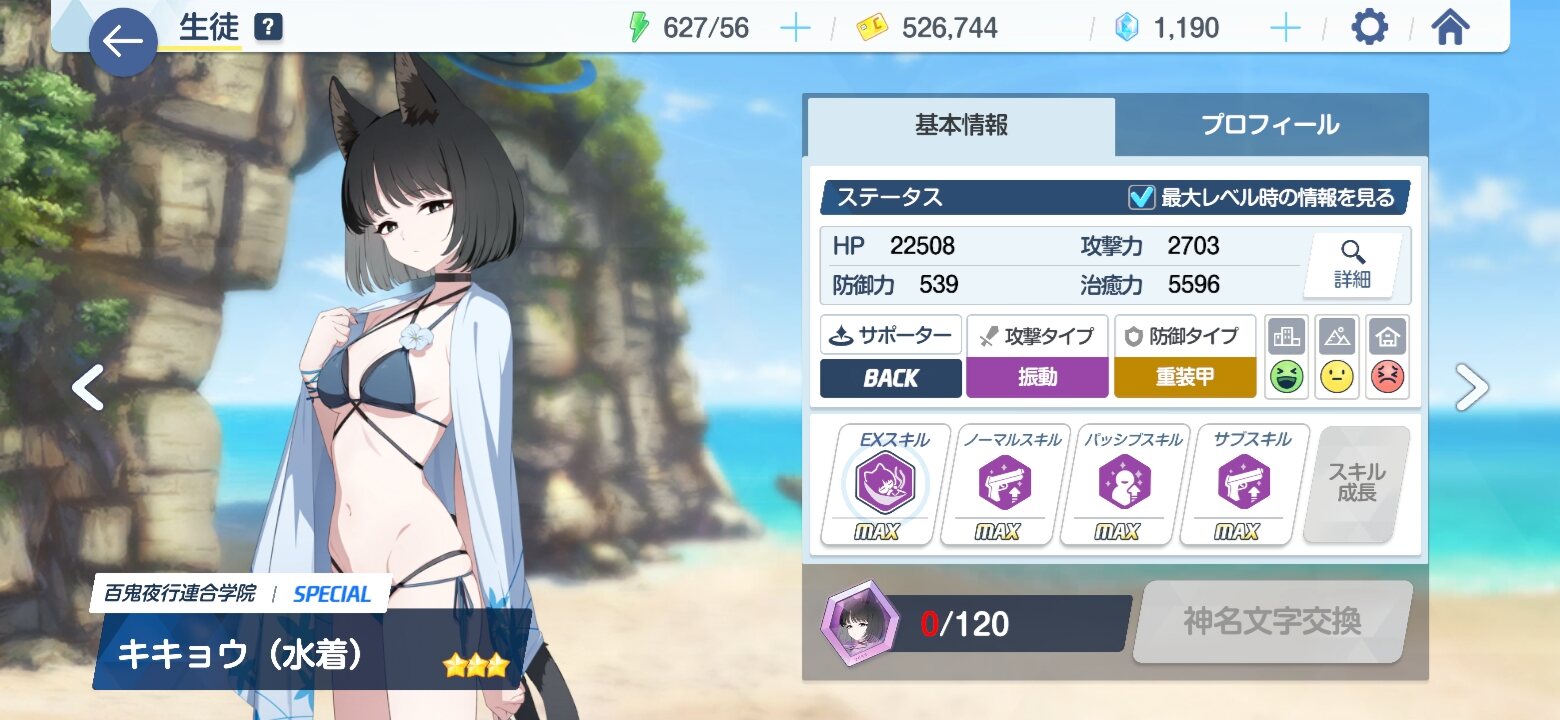This screenshot has width=1560, height=720.
Task: Toggle the 最大レベル時の情報を見る checkbox
Action: [1141, 198]
